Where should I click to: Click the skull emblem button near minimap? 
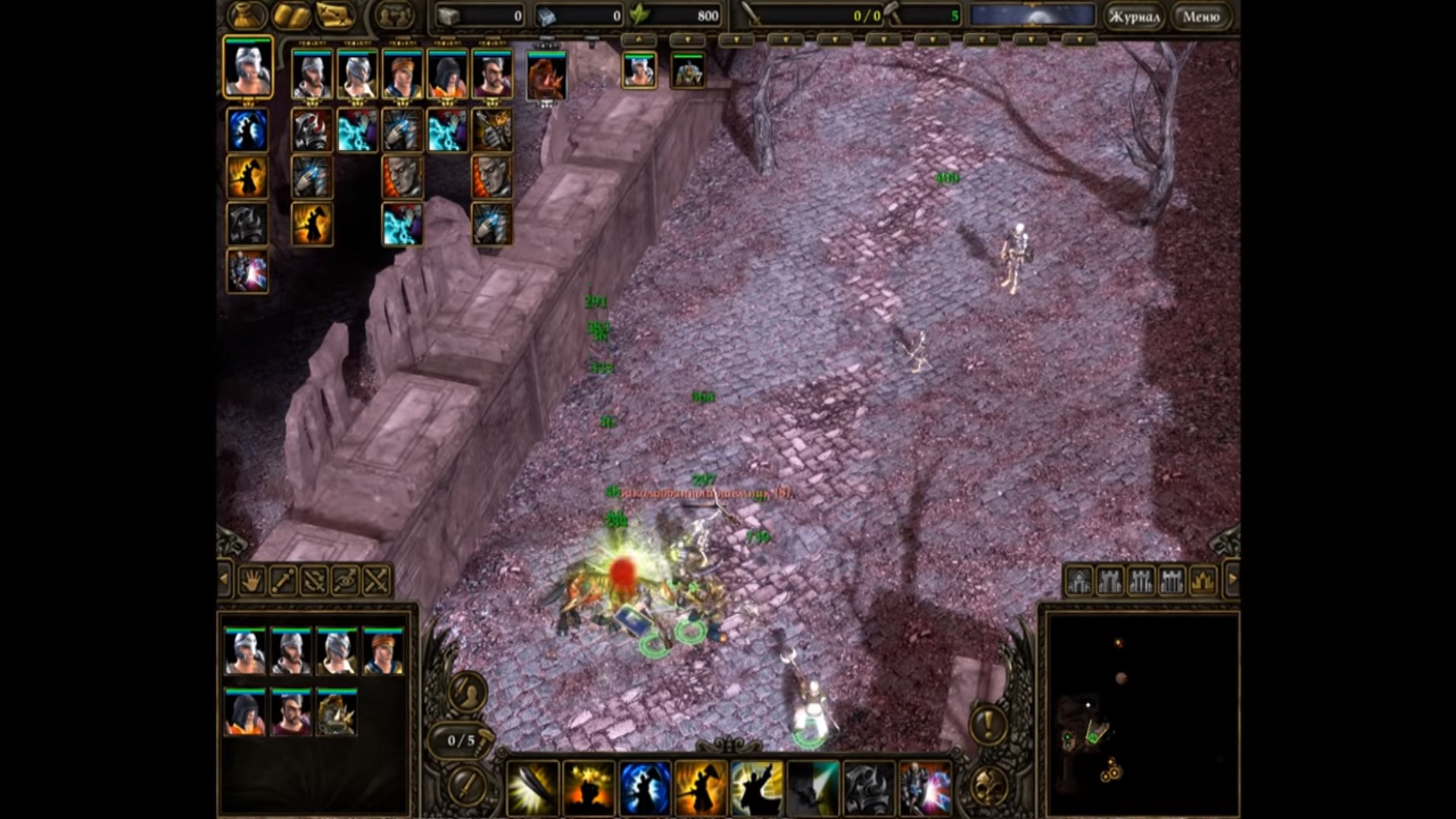tap(989, 786)
